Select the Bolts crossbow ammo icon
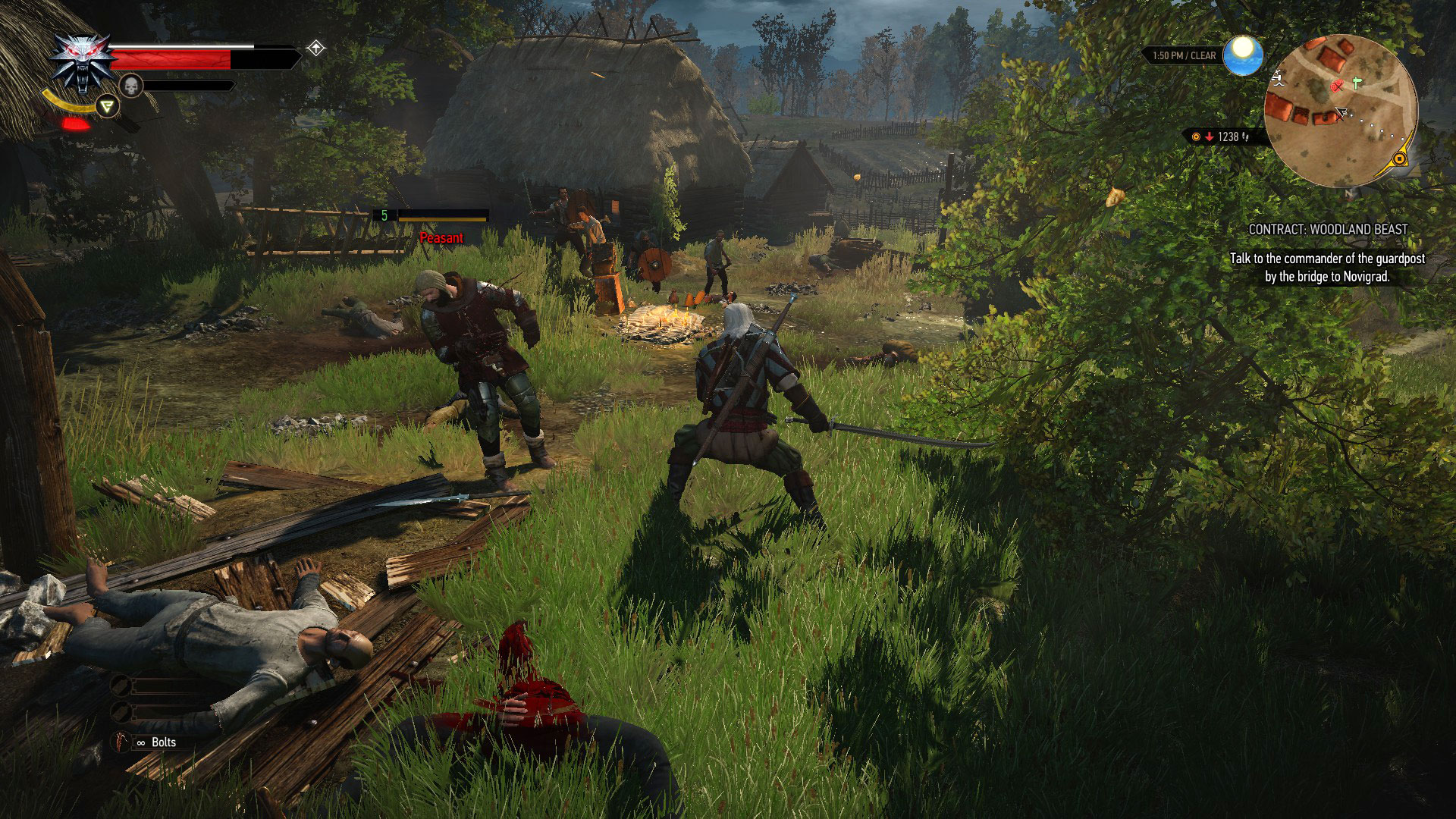1456x819 pixels. point(120,743)
